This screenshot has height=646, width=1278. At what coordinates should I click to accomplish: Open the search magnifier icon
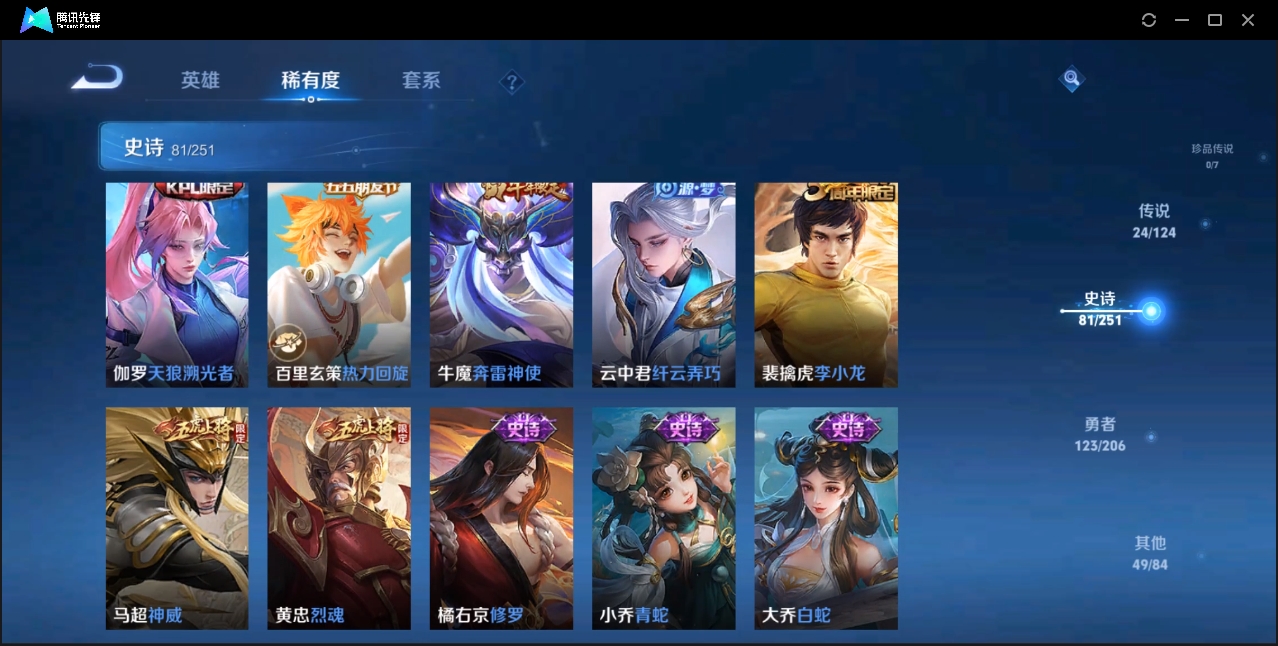1071,79
